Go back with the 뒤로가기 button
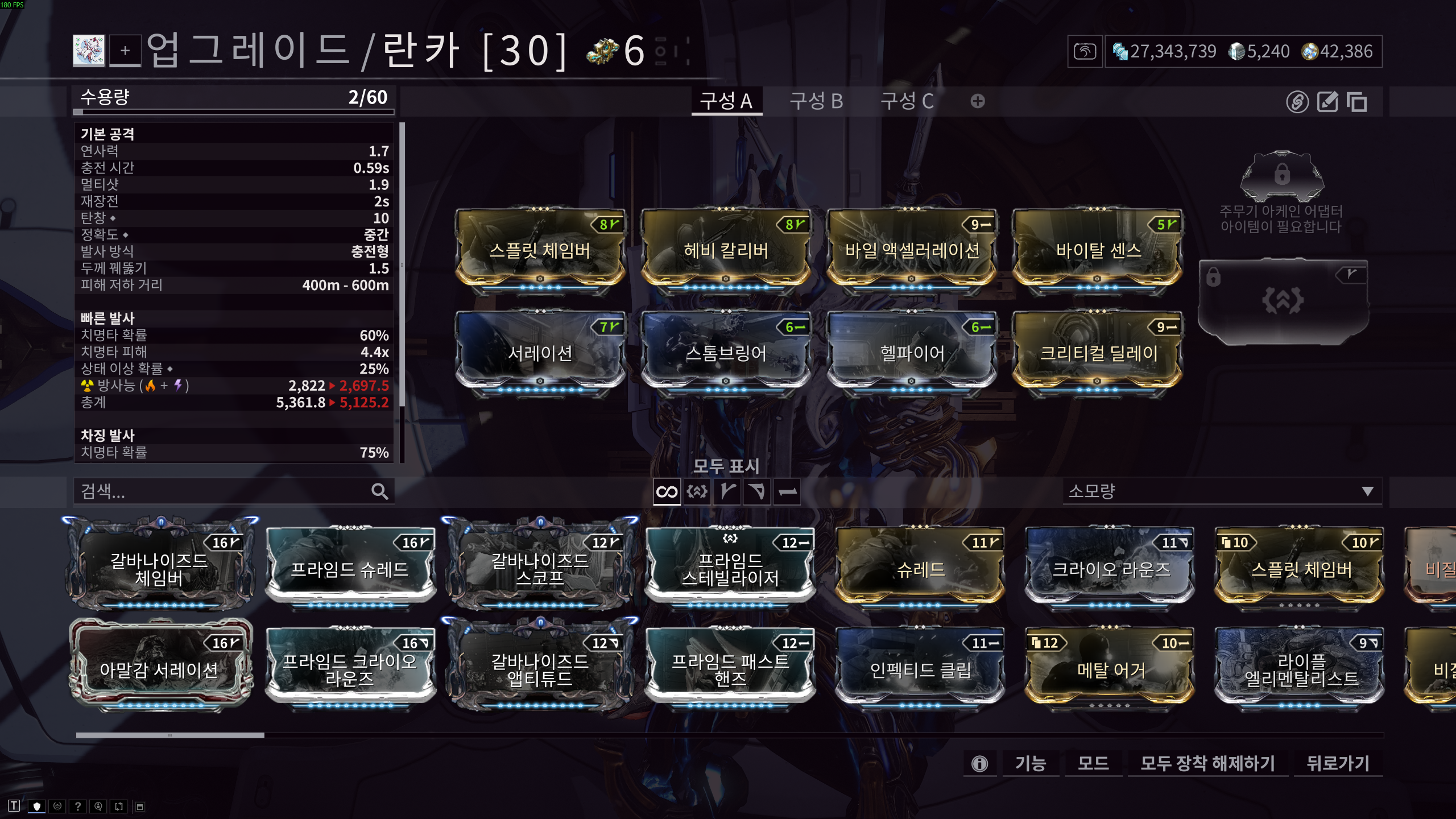The width and height of the screenshot is (1456, 819). [1337, 763]
